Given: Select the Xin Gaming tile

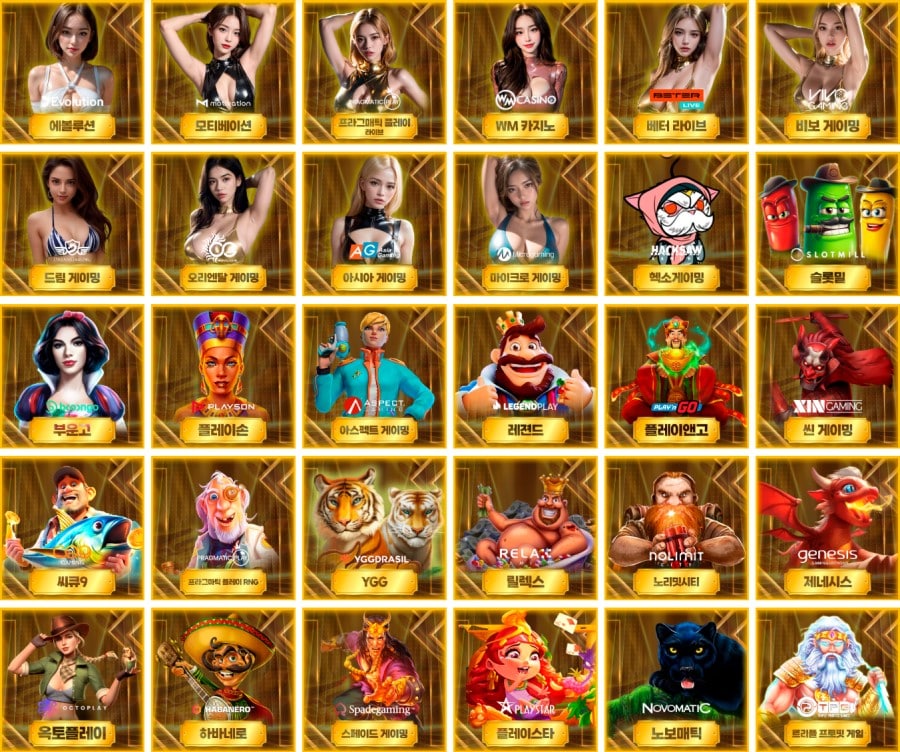Looking at the screenshot, I should tap(827, 376).
